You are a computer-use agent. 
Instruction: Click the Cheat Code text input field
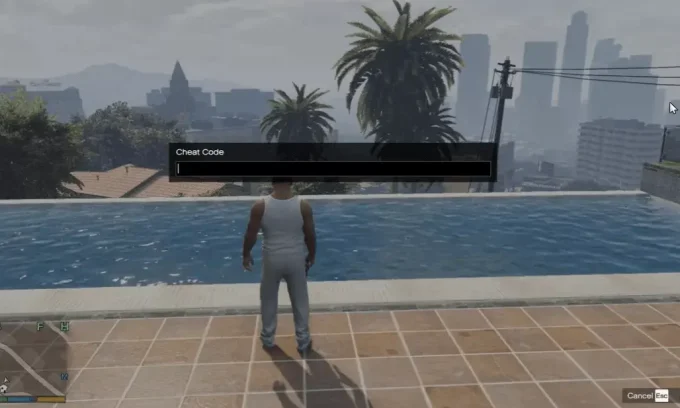333,169
